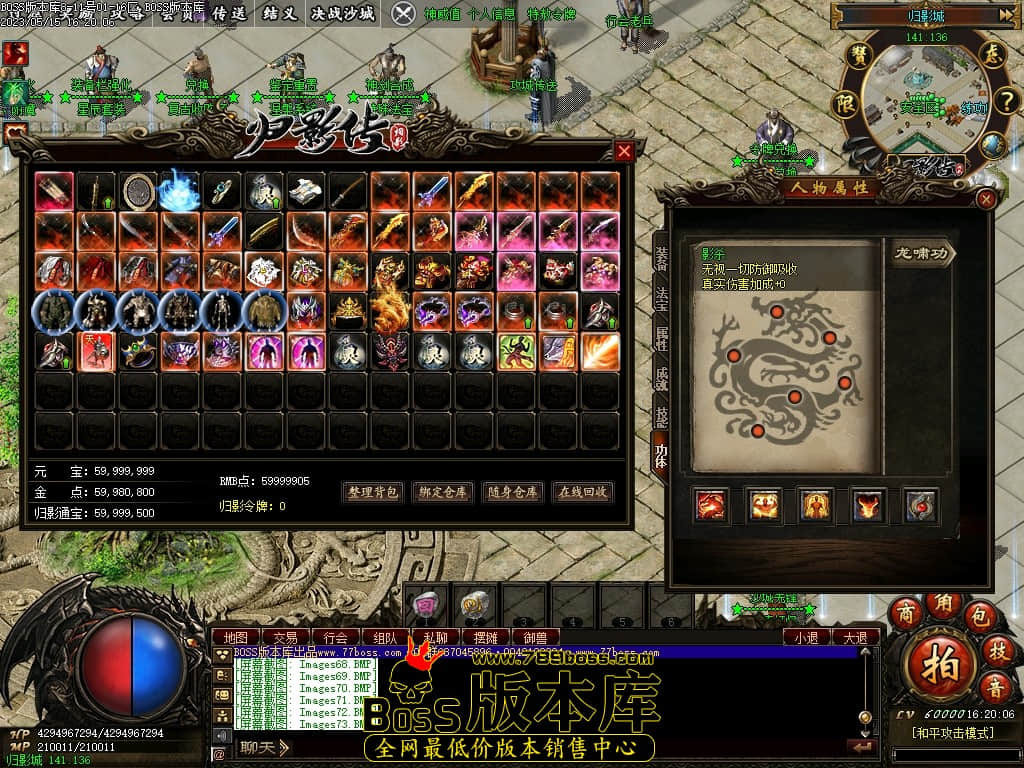1024x768 pixels.
Task: Open the 行会 guild menu
Action: (336, 637)
